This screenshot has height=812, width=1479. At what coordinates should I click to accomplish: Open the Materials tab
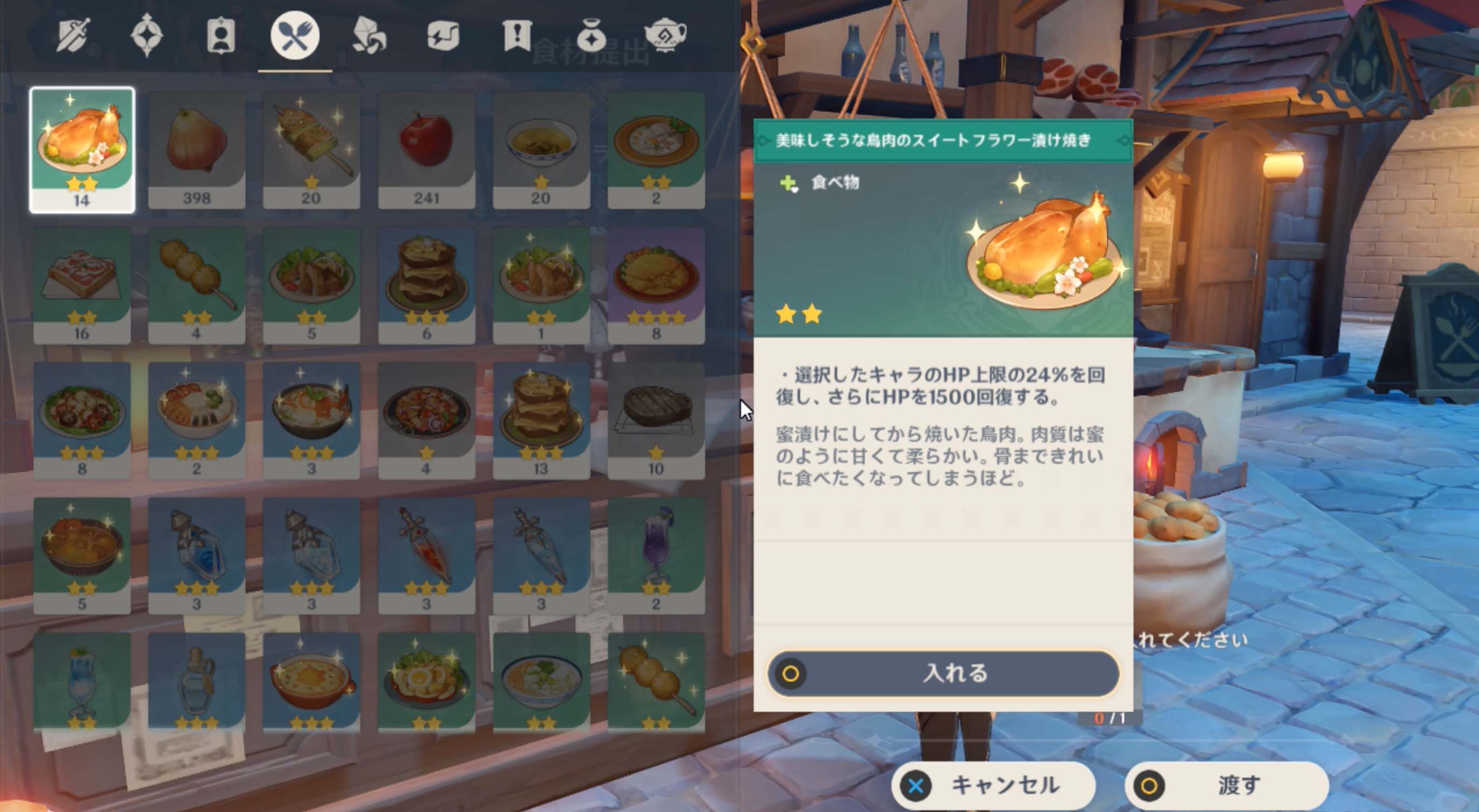click(x=369, y=35)
